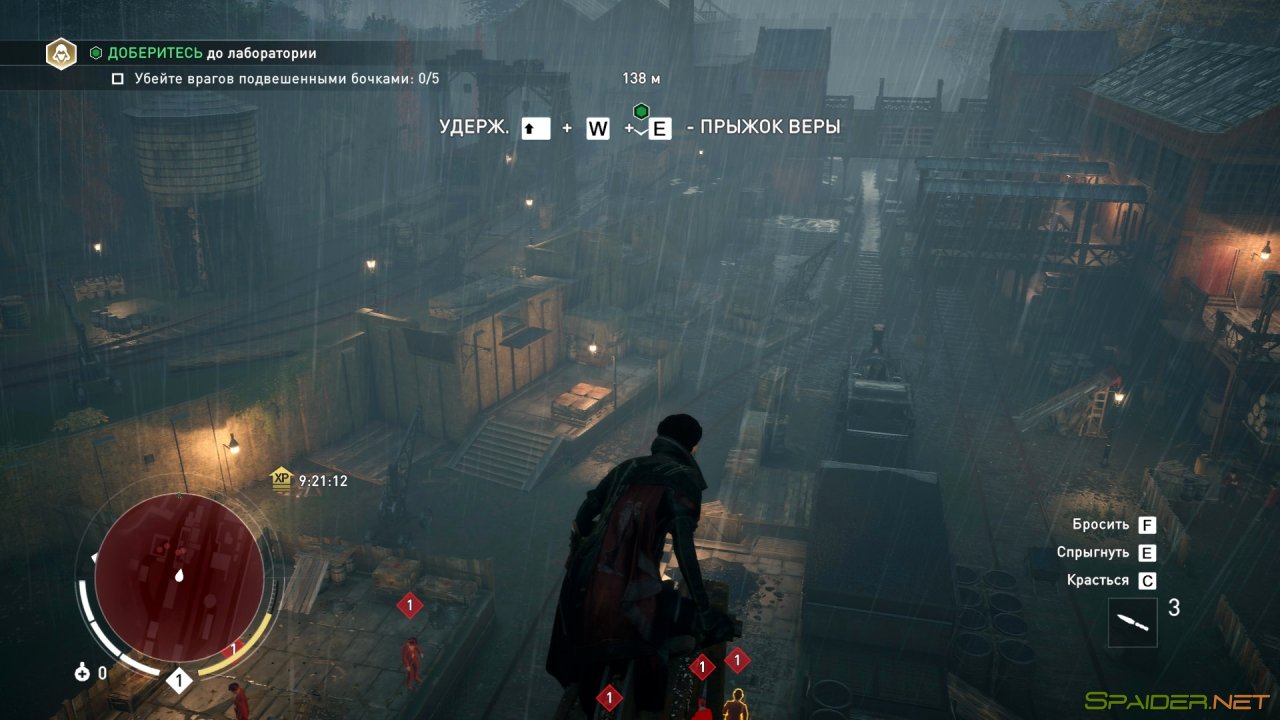Click the level diamond under the minimap

(x=179, y=681)
